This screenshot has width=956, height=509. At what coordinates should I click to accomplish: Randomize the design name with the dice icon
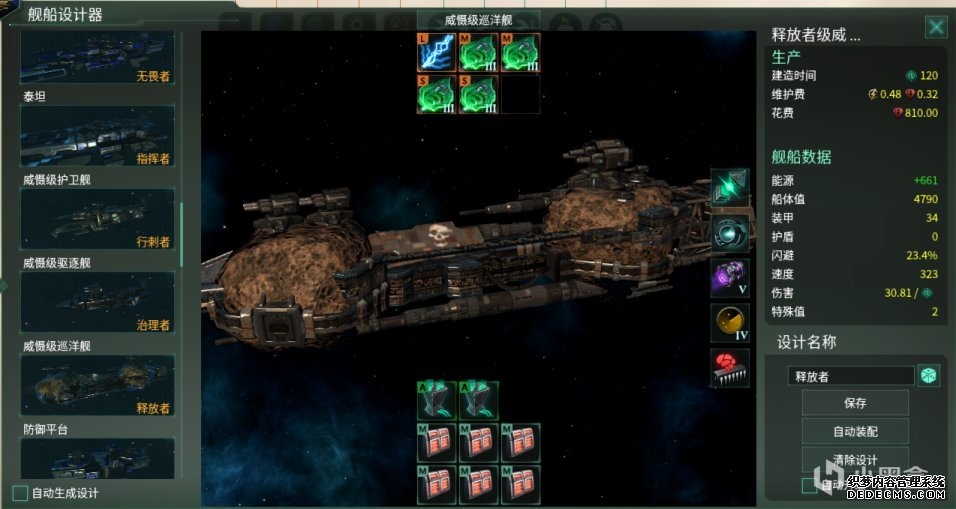(x=930, y=375)
